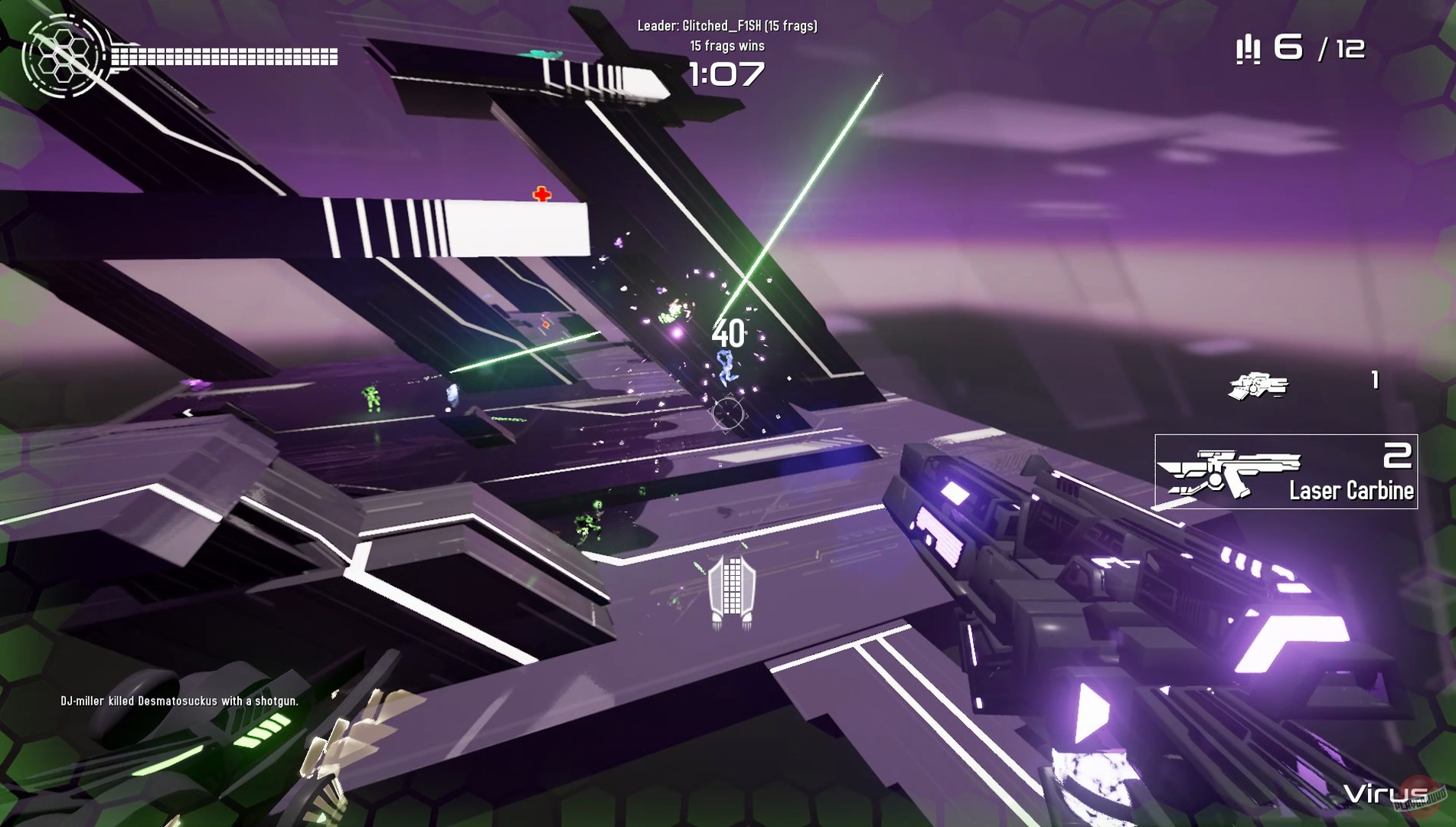The width and height of the screenshot is (1456, 827).
Task: Open the Leader: Glitched_F1SH scoreboard entry
Action: click(727, 25)
